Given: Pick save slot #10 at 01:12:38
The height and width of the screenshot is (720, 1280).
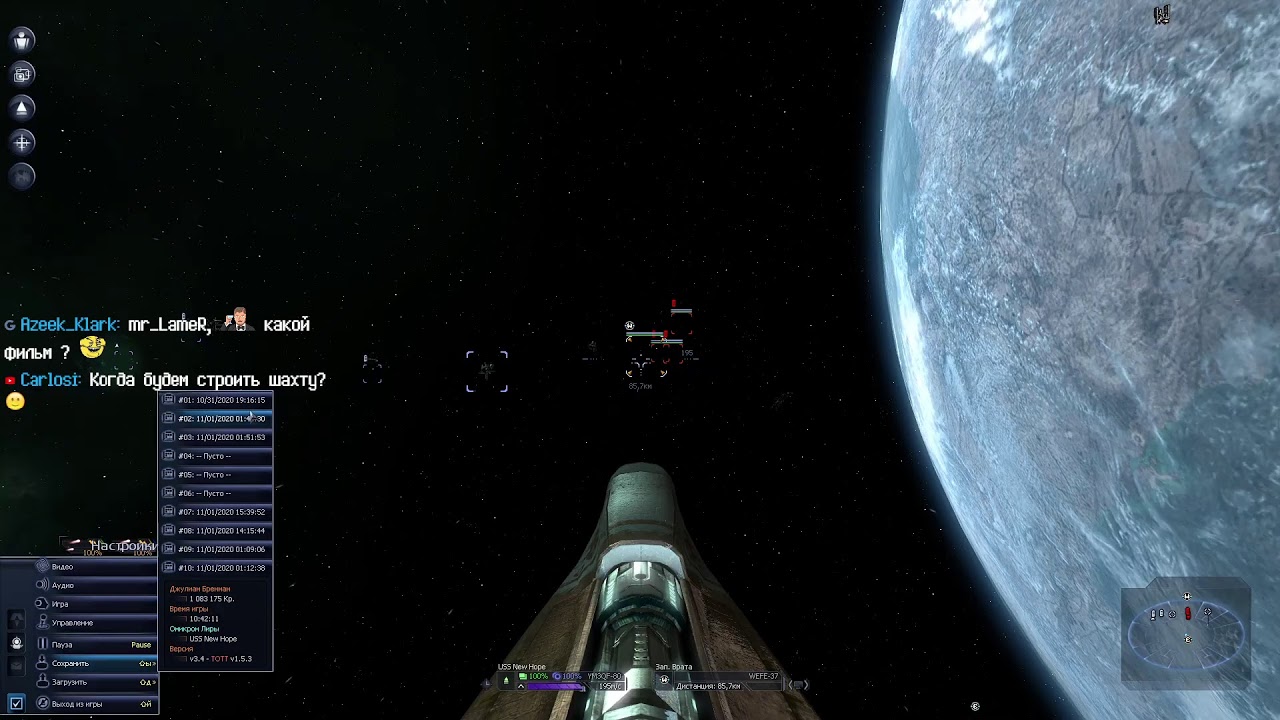Looking at the screenshot, I should 220,568.
